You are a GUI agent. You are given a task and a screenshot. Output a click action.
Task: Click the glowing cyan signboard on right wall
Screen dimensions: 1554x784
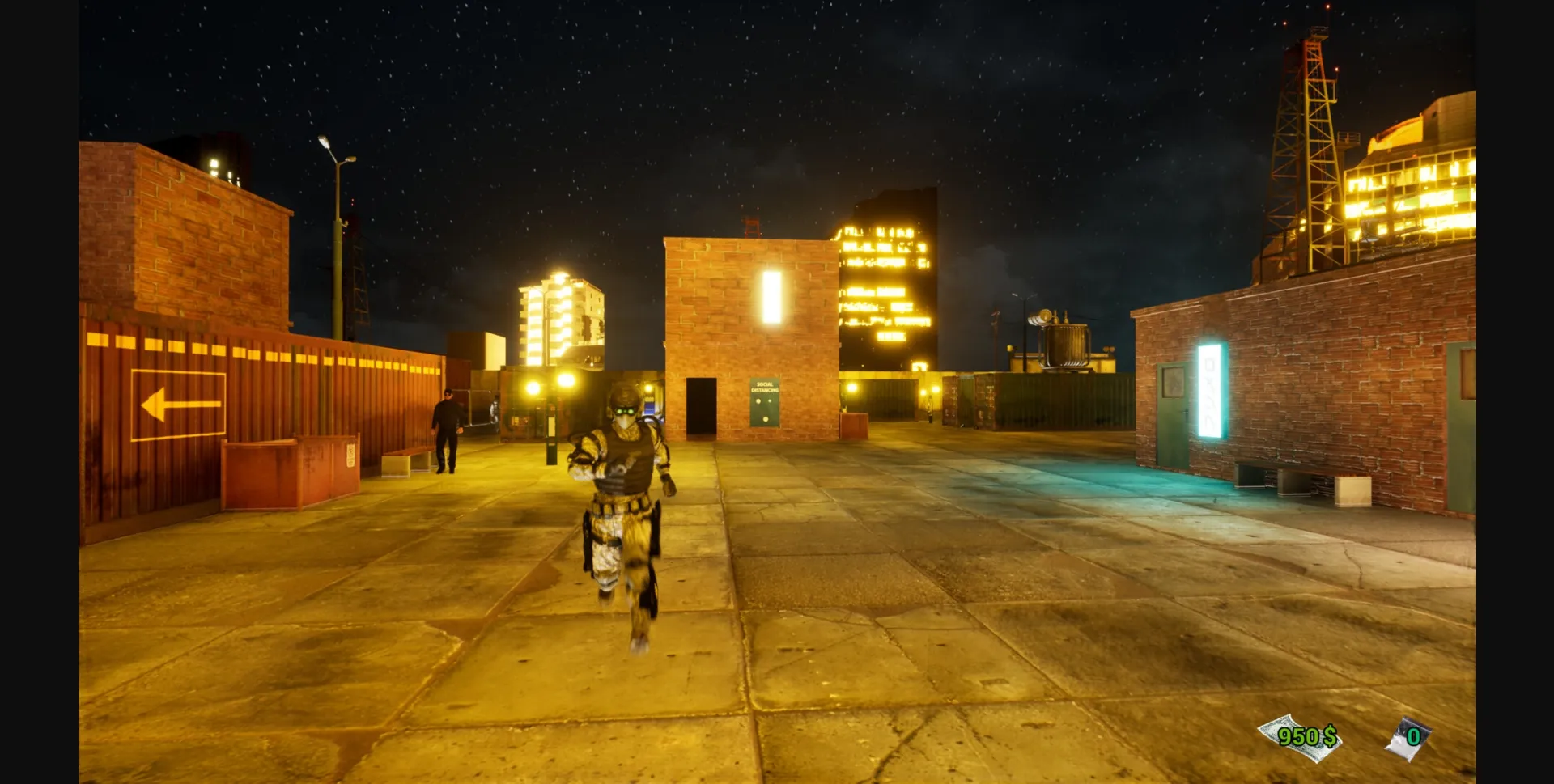[1211, 388]
